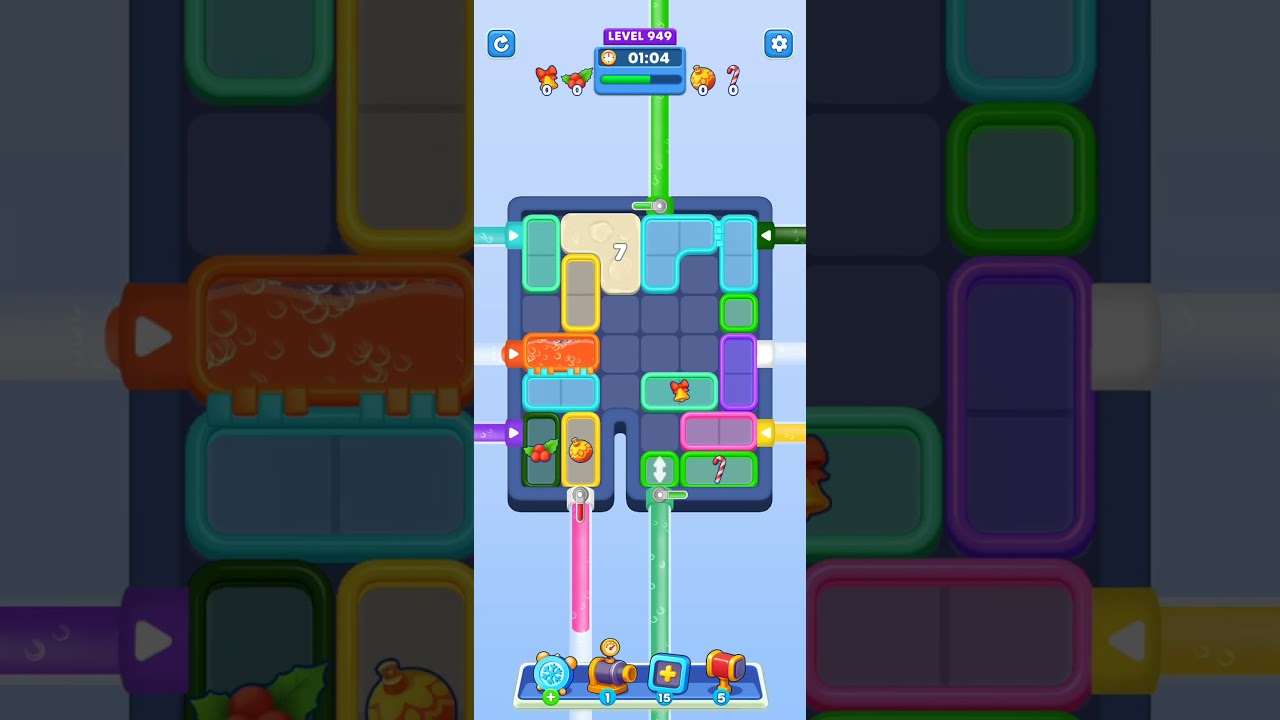Tap the holly berry collectible counter
1280x720 pixels.
(x=577, y=78)
